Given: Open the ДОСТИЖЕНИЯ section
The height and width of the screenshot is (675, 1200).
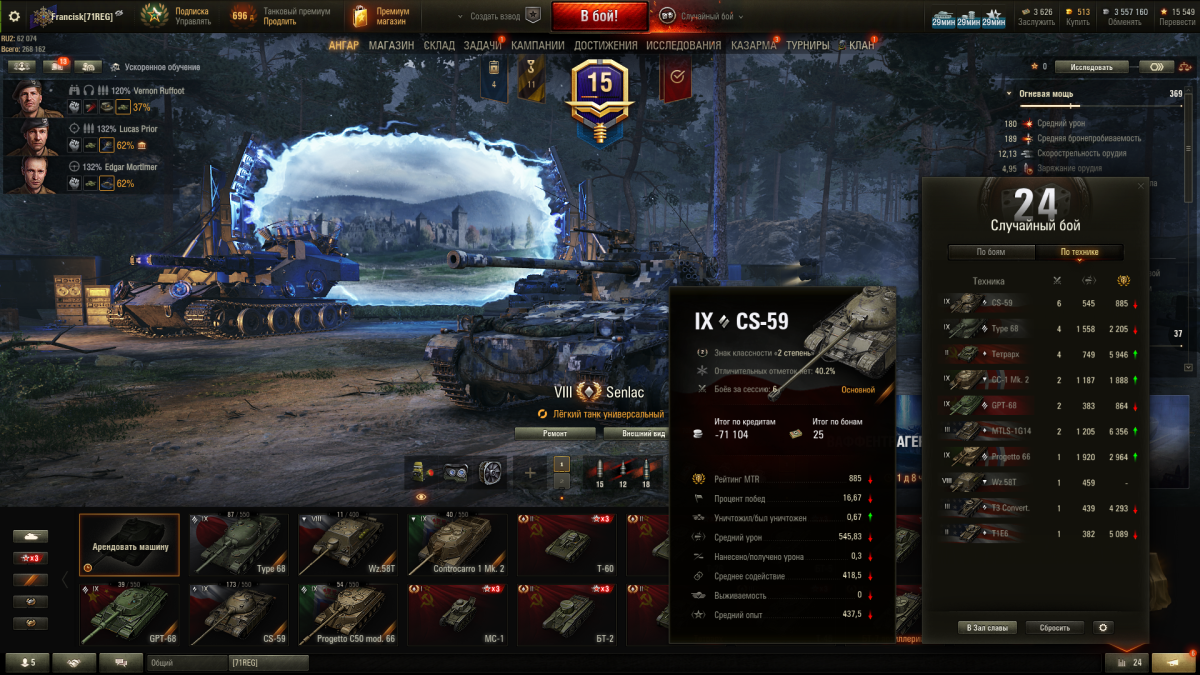Looking at the screenshot, I should [605, 45].
